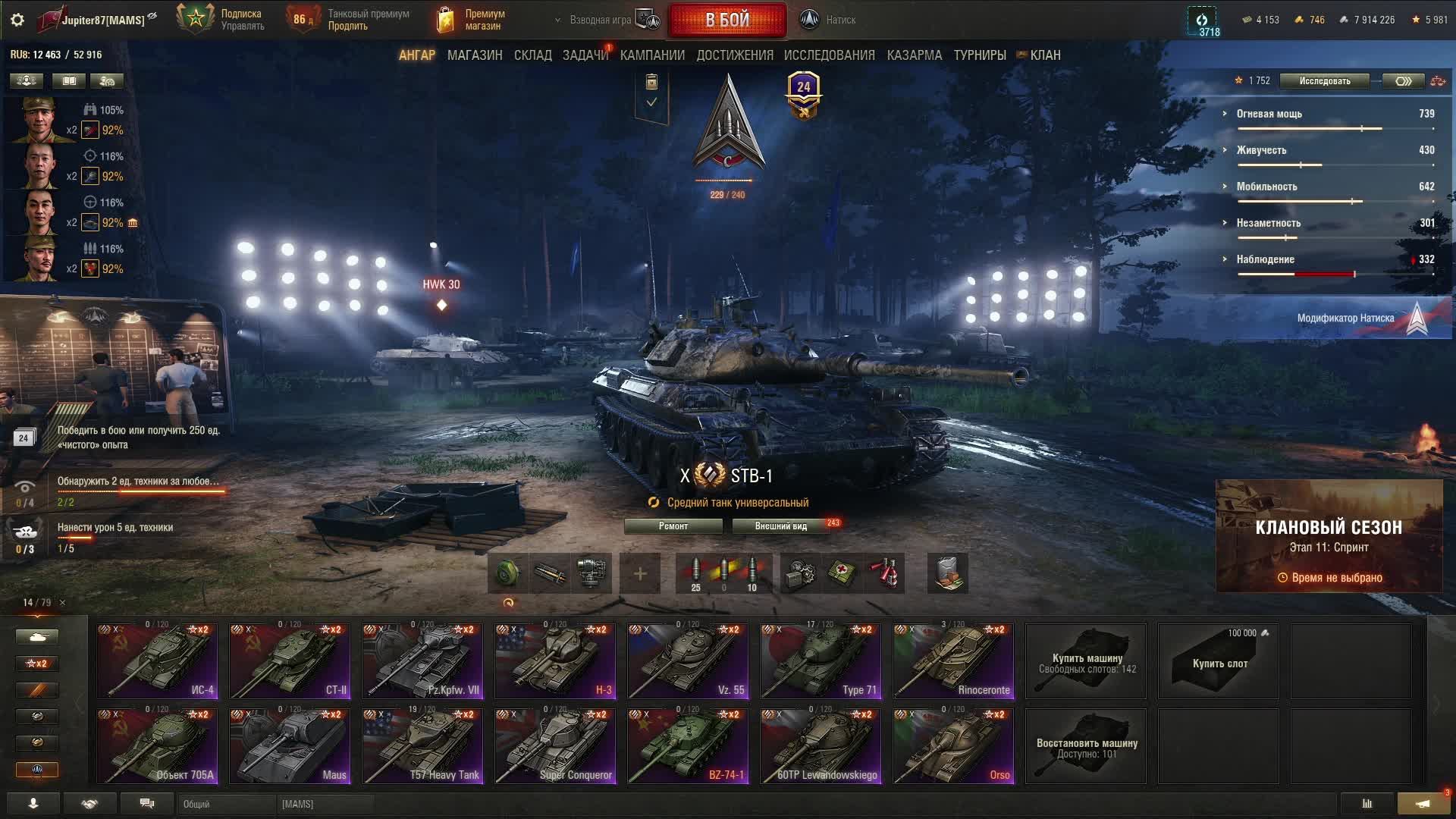This screenshot has height=819, width=1456.
Task: Click the Исследовать research button
Action: point(1324,81)
